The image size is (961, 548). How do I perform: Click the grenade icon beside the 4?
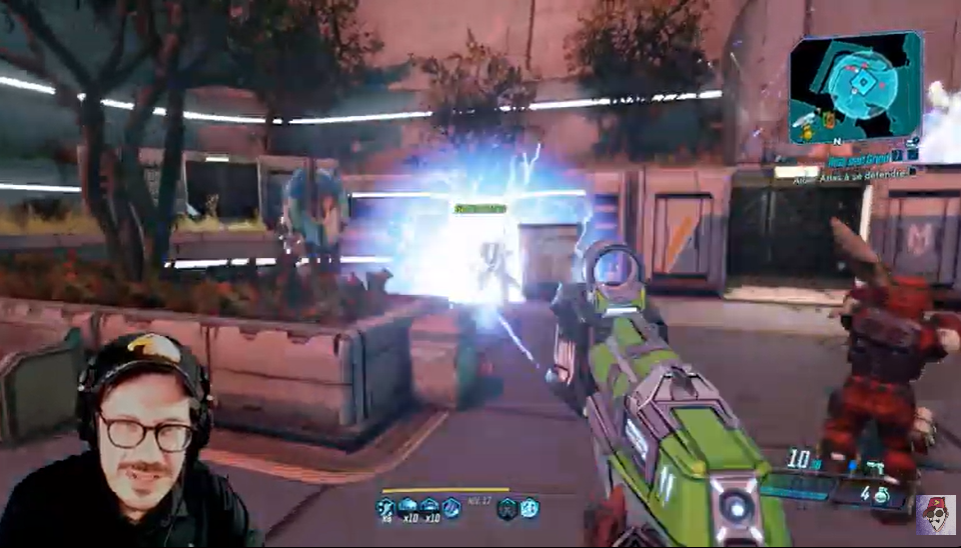pos(883,495)
